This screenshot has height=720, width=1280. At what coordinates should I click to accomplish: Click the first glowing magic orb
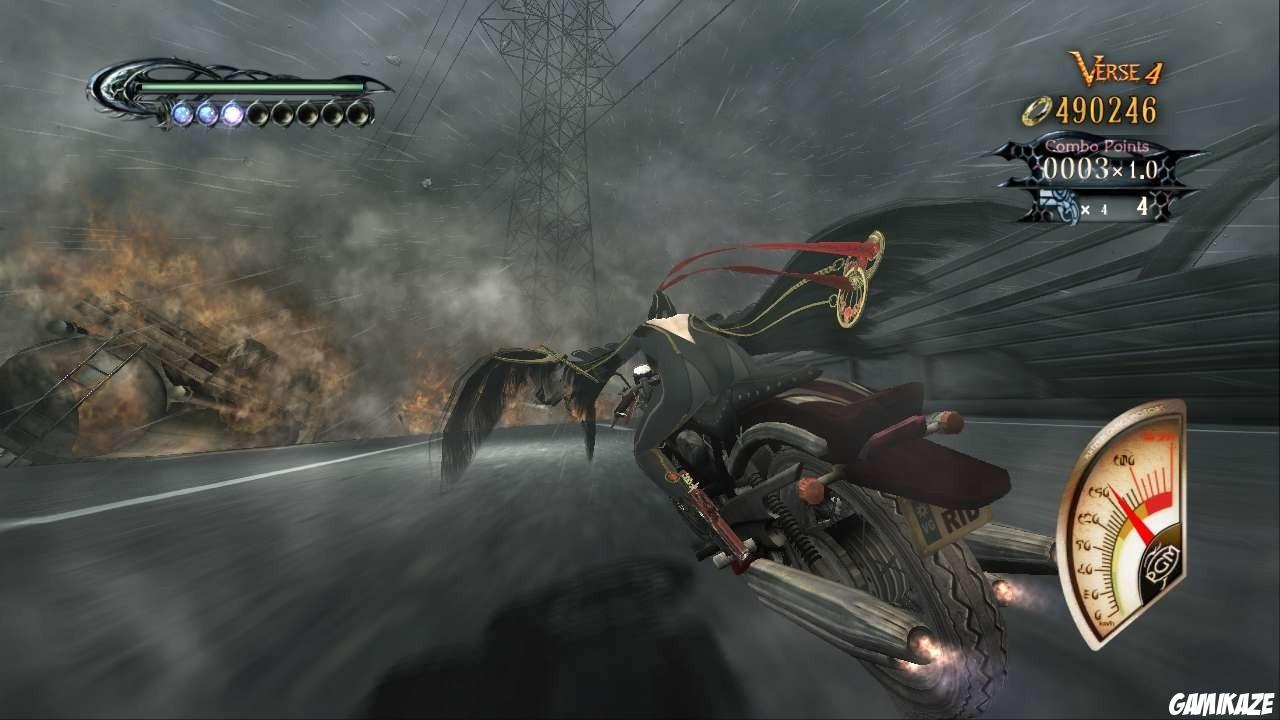183,114
